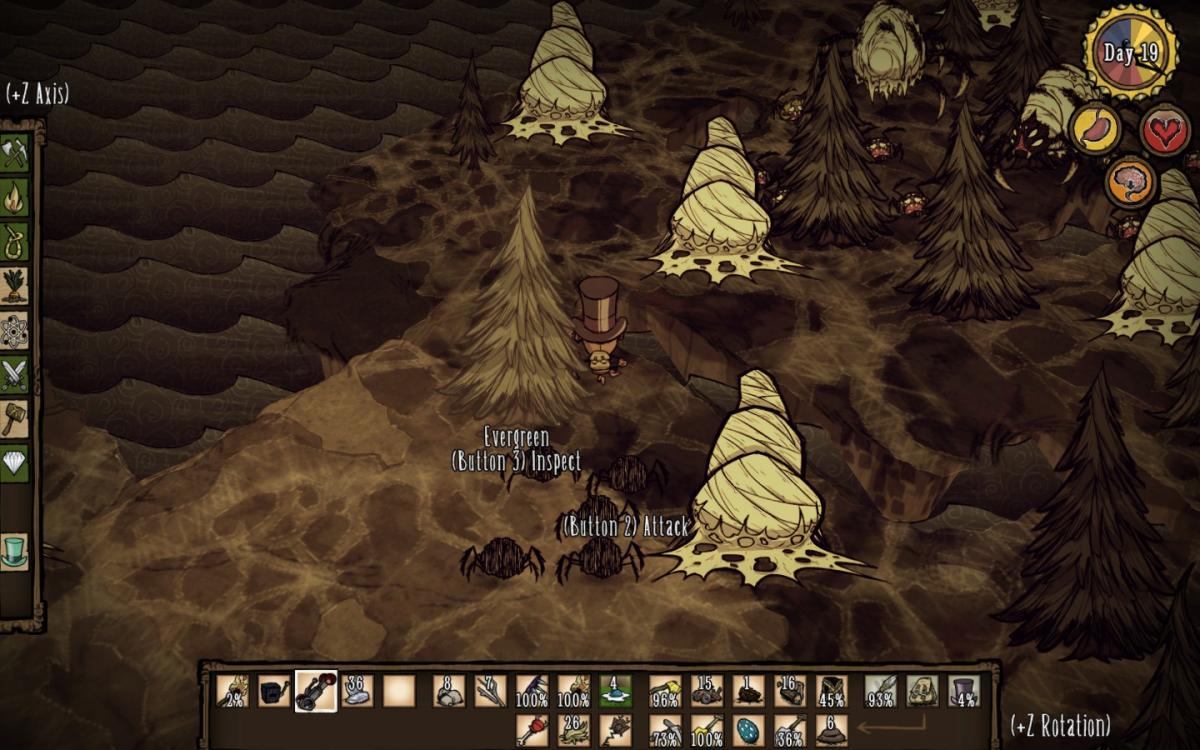Choose the golden shovel at 100%
This screenshot has height=750, width=1200.
706,730
